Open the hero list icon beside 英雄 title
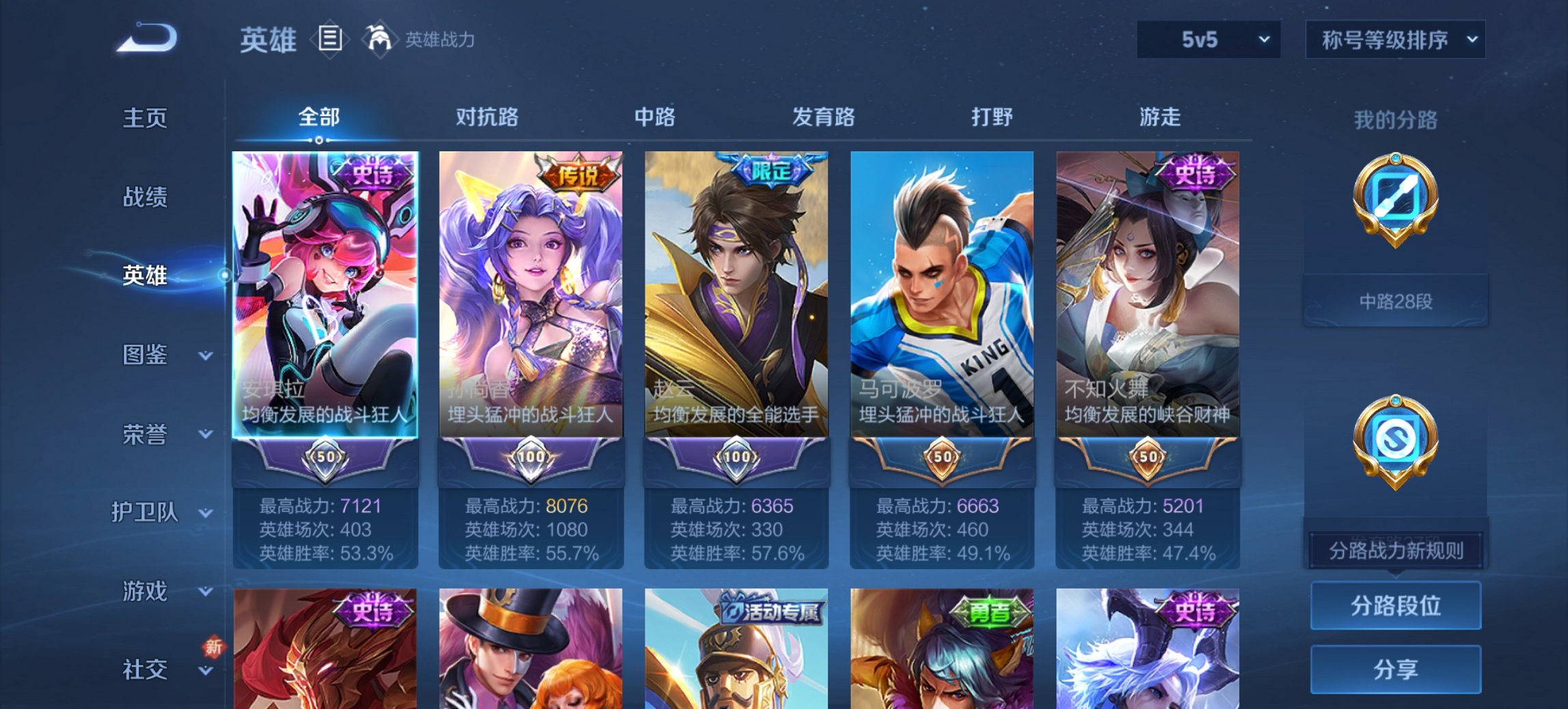This screenshot has height=709, width=1568. pyautogui.click(x=331, y=39)
